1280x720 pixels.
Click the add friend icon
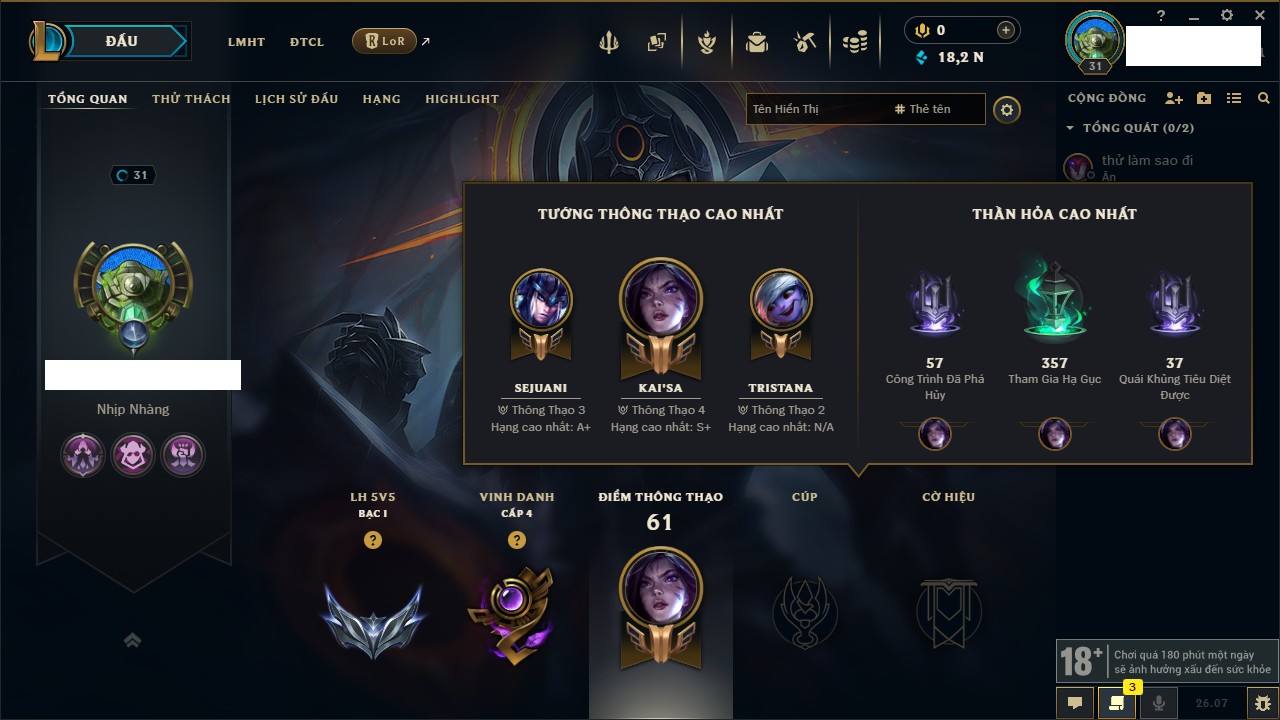1174,98
